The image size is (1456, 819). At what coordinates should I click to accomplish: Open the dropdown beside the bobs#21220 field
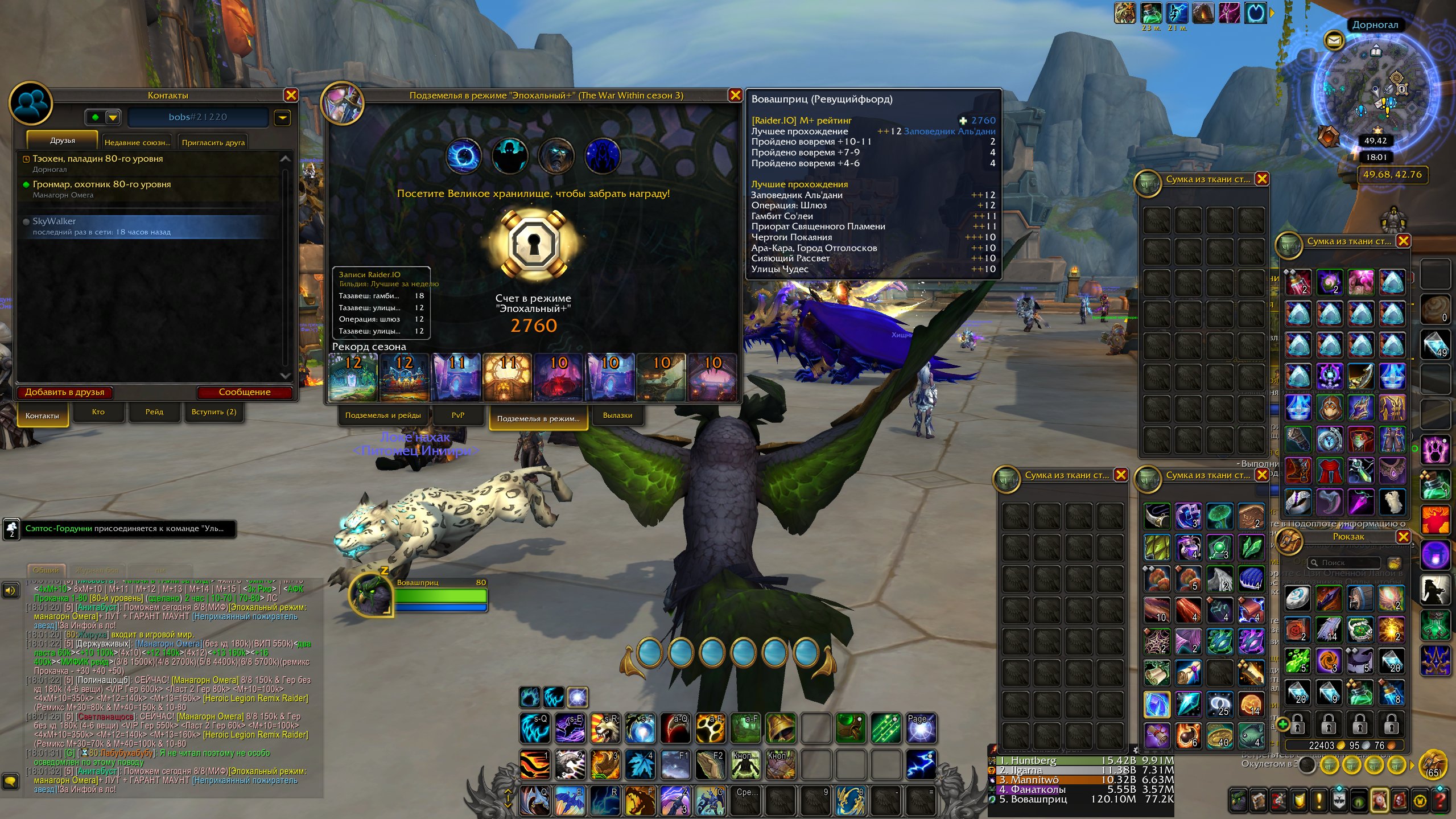(x=283, y=118)
